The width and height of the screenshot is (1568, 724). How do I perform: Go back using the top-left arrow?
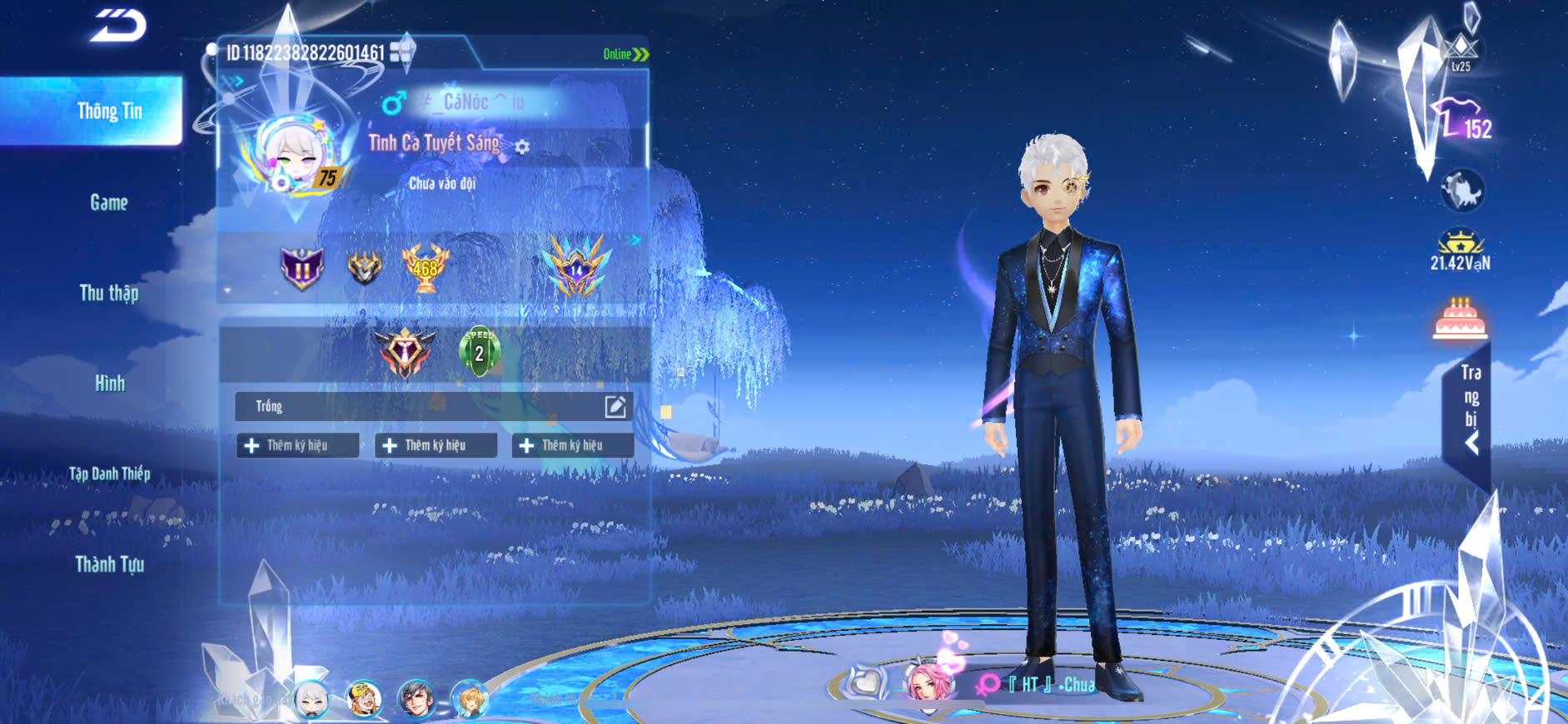tap(117, 25)
